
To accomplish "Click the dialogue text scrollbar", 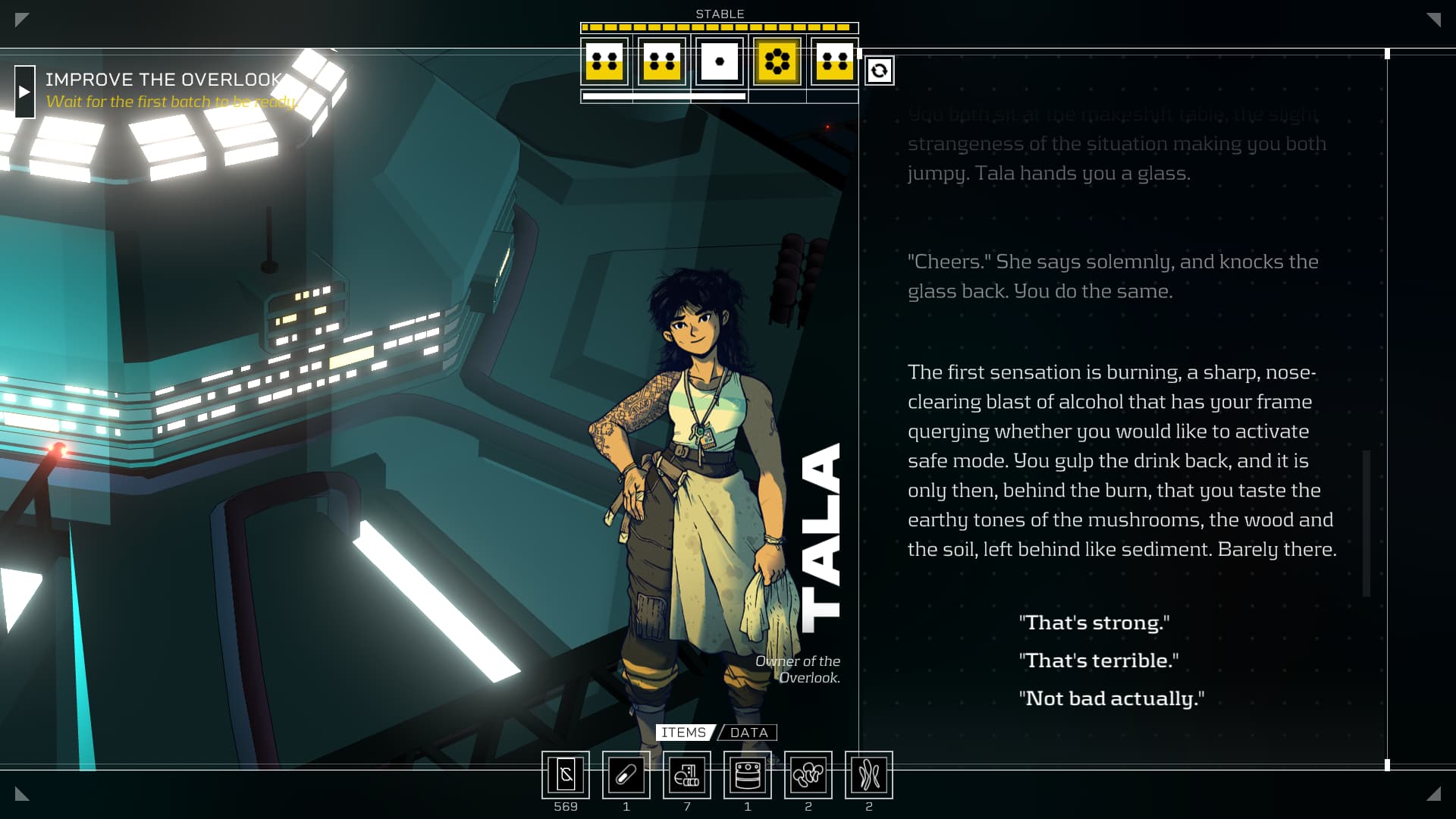I will pos(1367,523).
